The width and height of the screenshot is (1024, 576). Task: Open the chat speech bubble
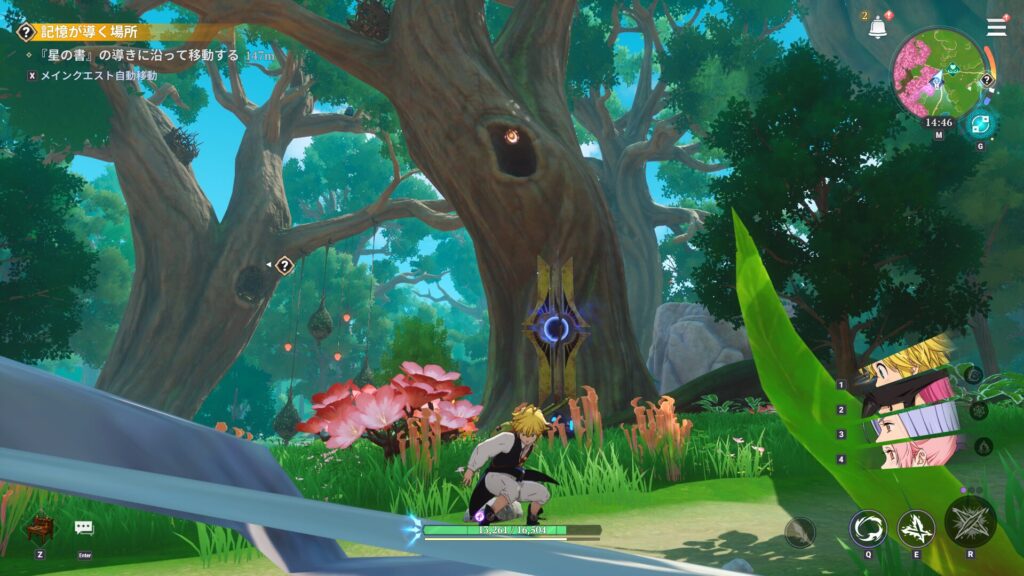[84, 528]
